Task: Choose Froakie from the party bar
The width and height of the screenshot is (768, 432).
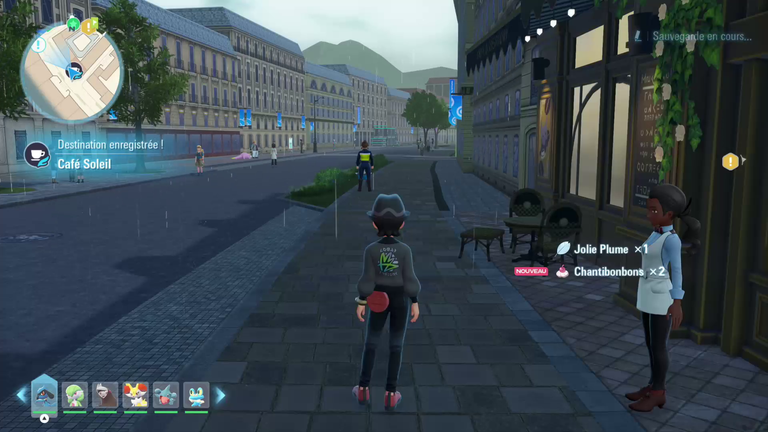Action: tap(196, 396)
